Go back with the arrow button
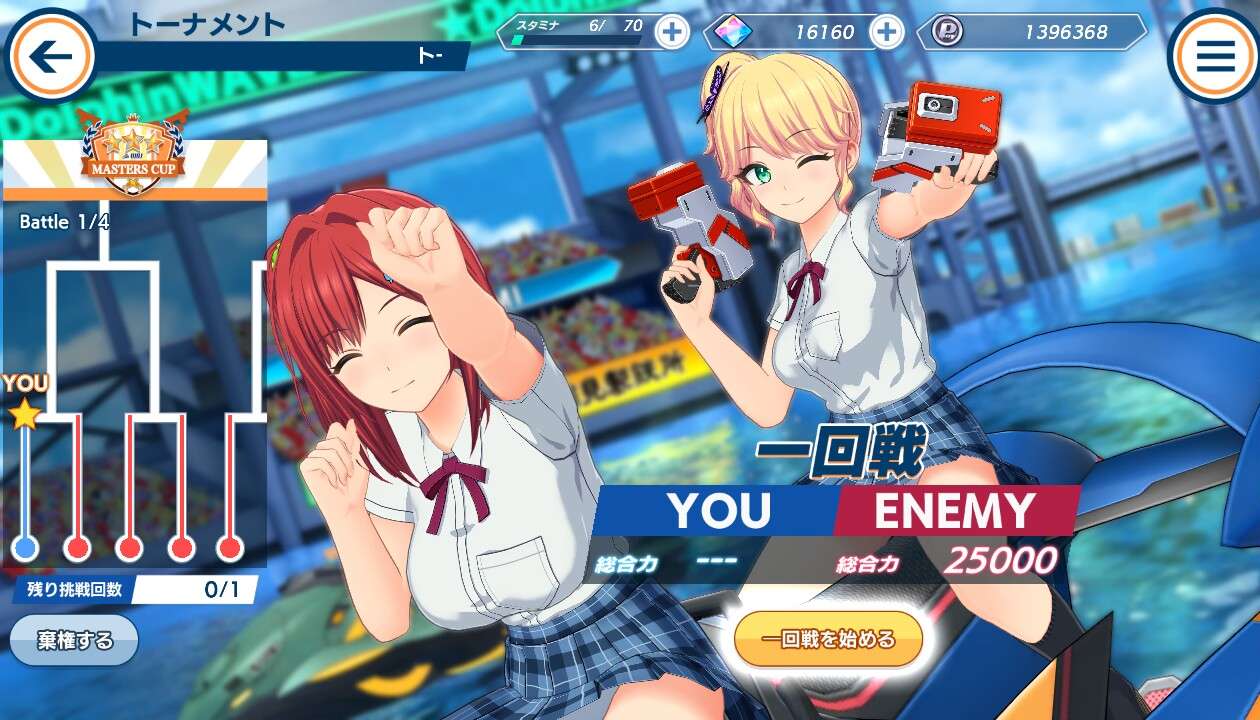The image size is (1260, 720). tap(50, 56)
